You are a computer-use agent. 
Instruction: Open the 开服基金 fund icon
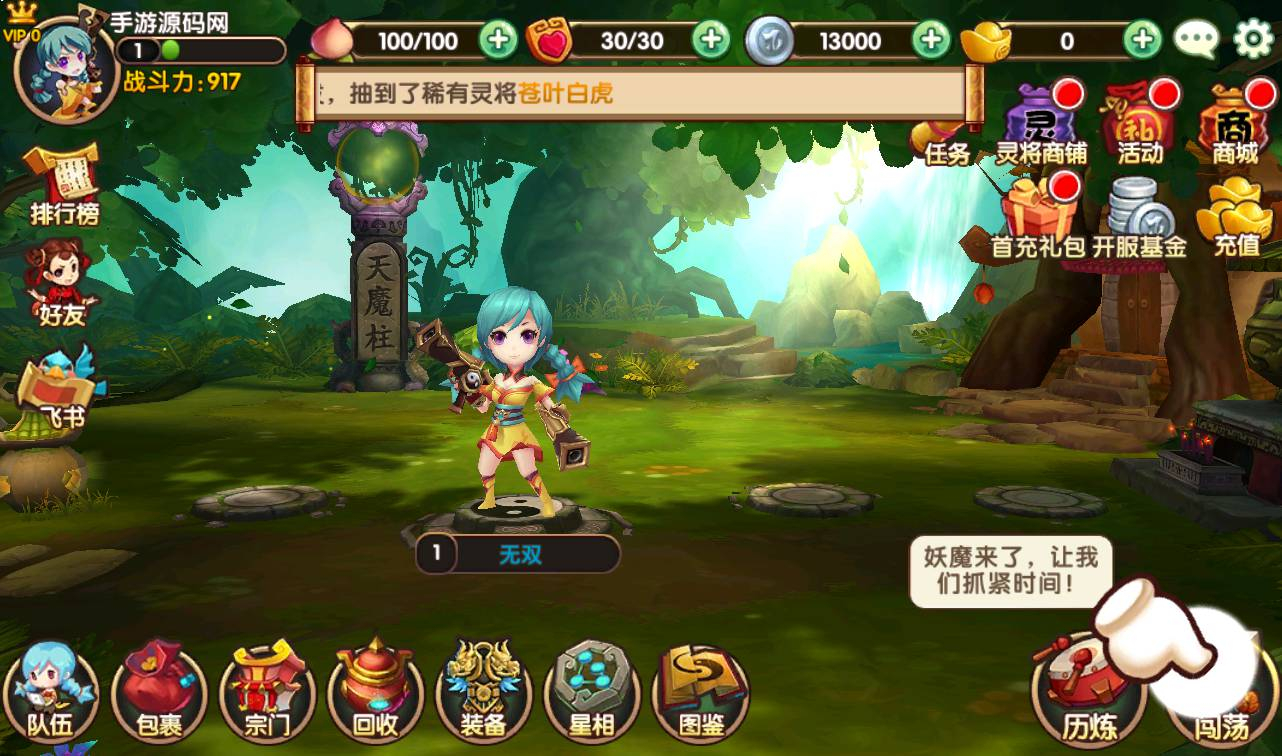click(x=1139, y=217)
